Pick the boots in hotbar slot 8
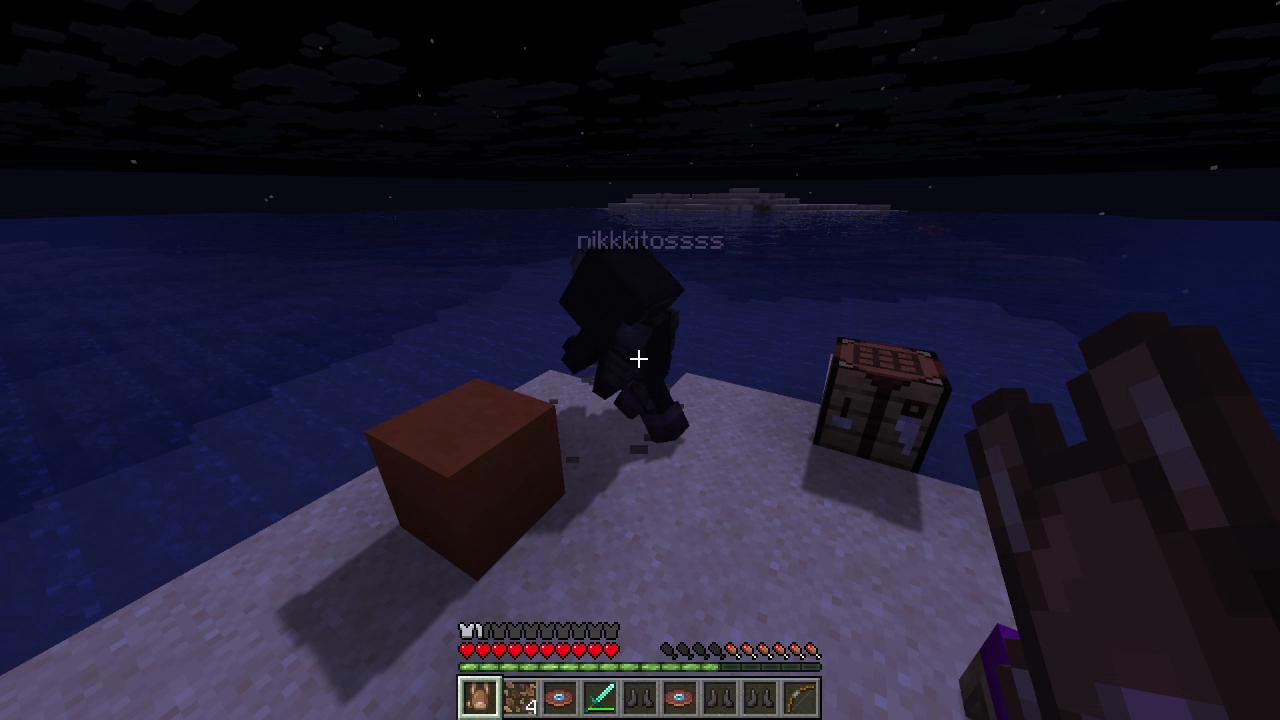This screenshot has height=720, width=1280. 758,697
